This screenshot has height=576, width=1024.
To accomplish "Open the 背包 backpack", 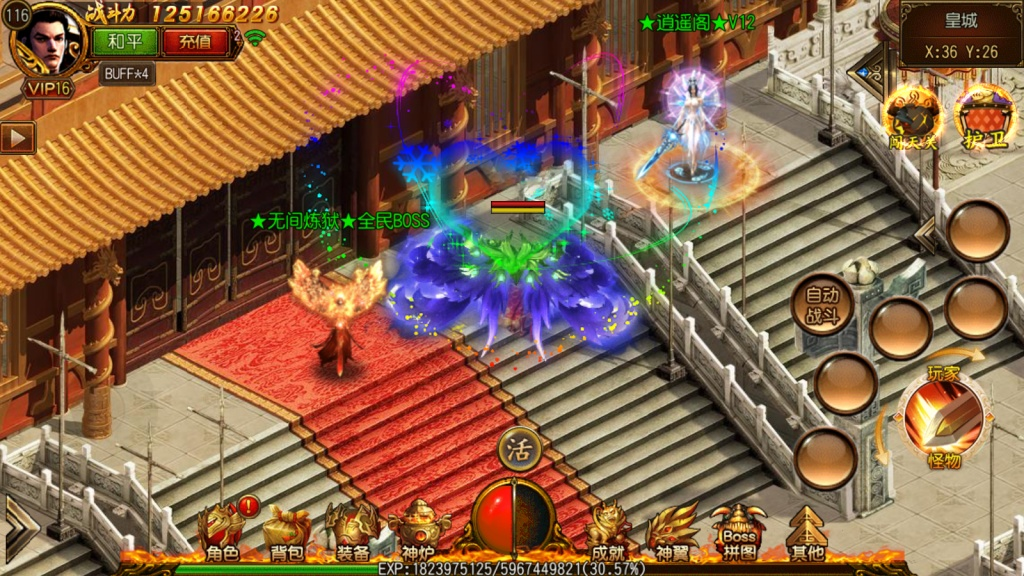I will click(286, 532).
